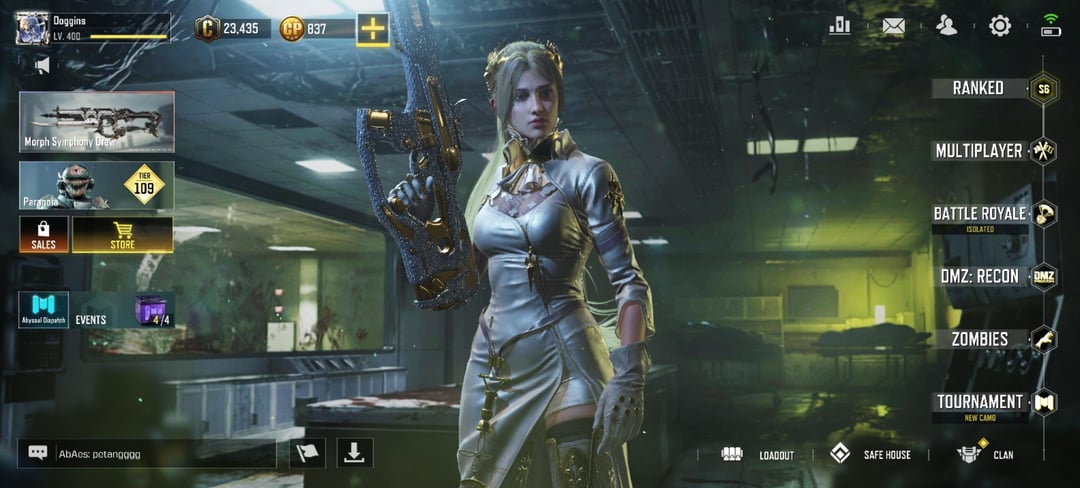Add CP with the yellow plus button
Screen dimensions: 1080x488
(x=373, y=29)
